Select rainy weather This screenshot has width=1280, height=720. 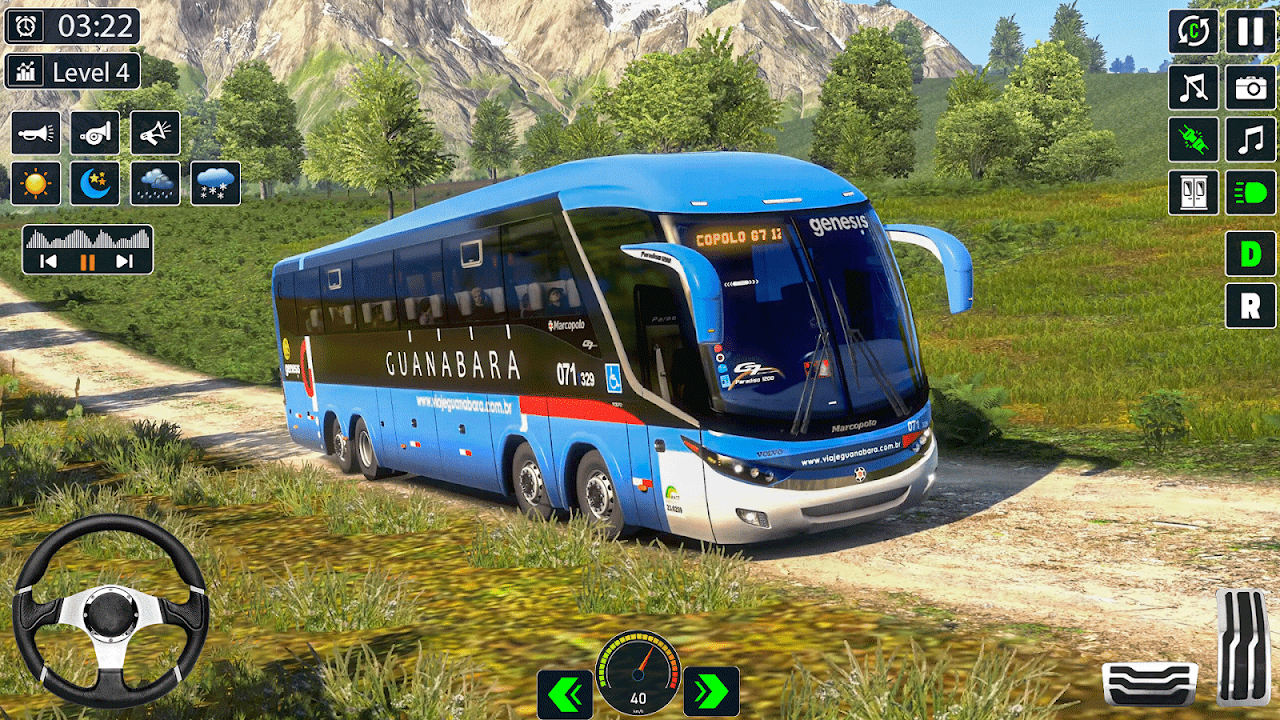[155, 183]
